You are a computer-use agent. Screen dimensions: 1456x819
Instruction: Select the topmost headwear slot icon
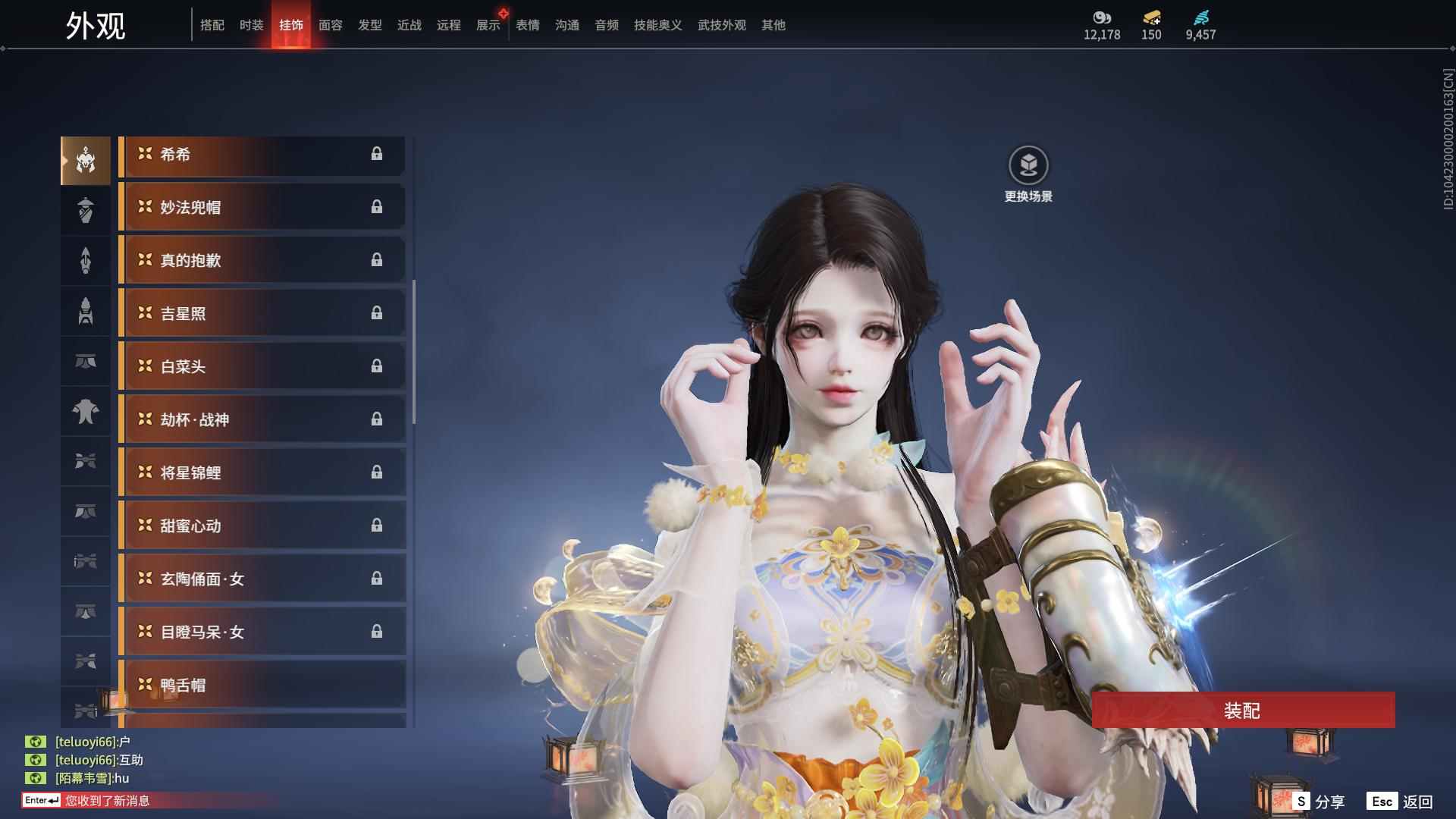tap(85, 160)
